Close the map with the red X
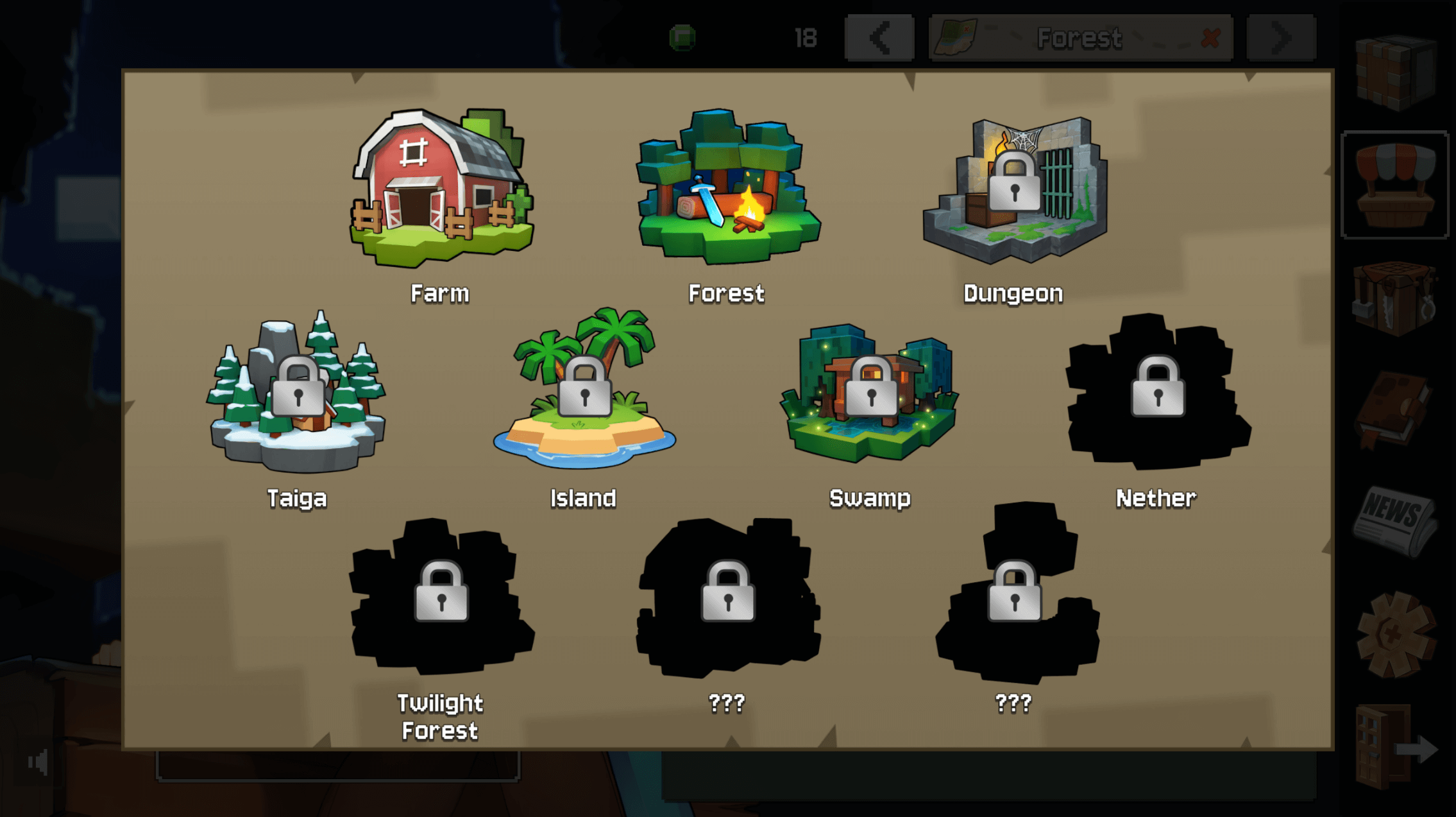The width and height of the screenshot is (1456, 817). (x=1210, y=38)
